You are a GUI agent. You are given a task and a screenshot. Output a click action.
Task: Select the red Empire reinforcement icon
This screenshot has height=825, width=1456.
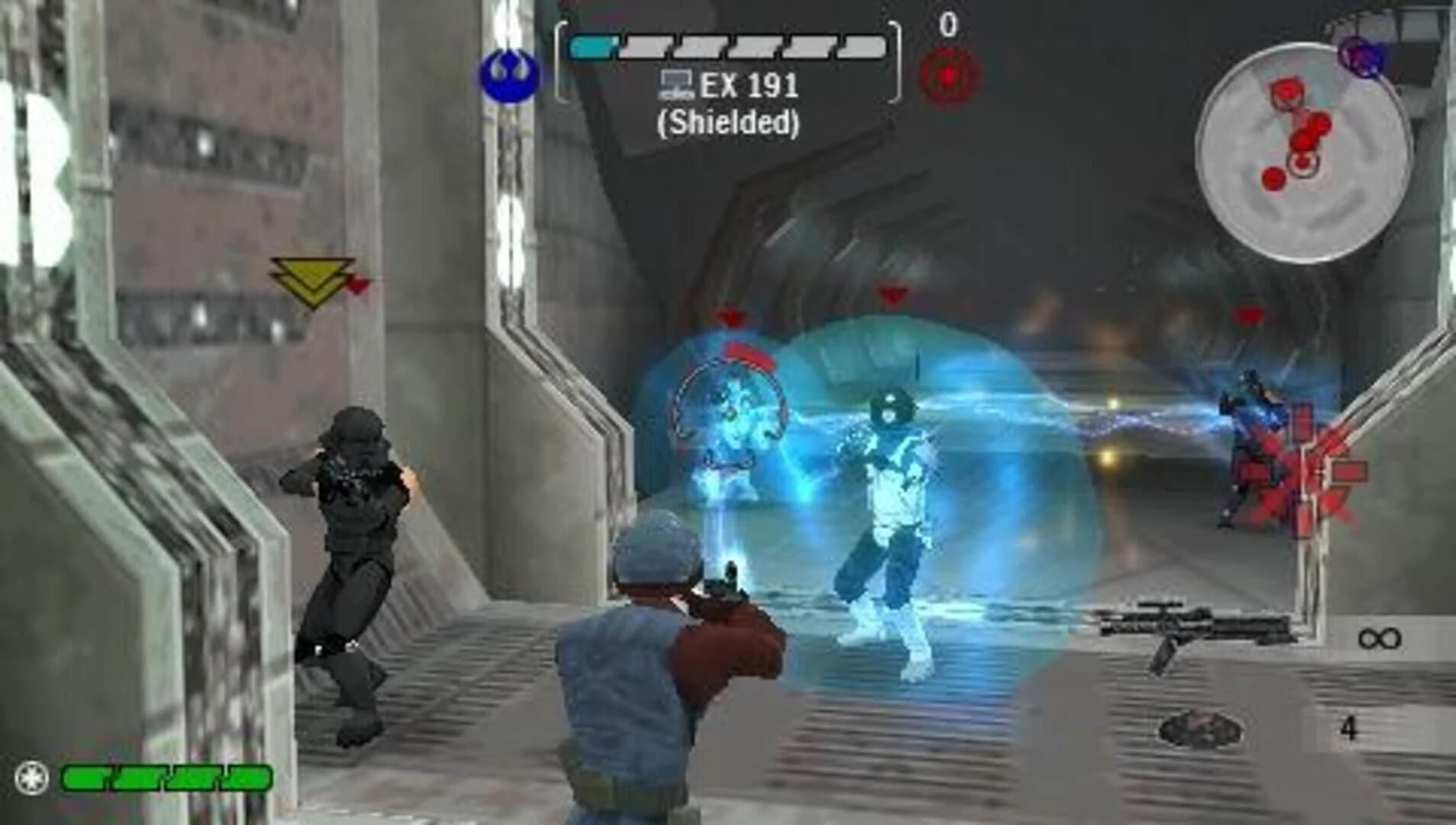coord(947,74)
